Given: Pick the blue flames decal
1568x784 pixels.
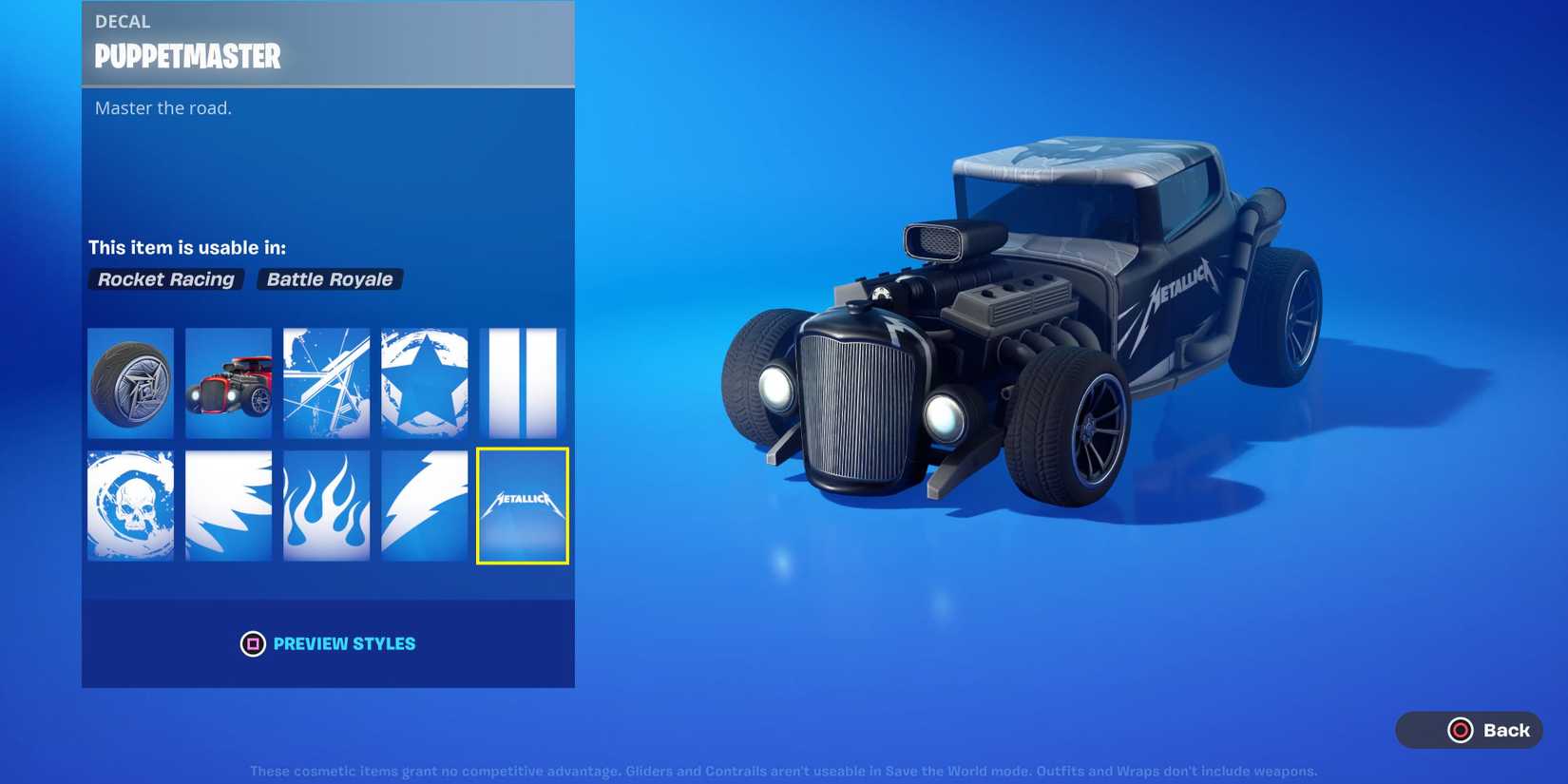Looking at the screenshot, I should tap(326, 505).
